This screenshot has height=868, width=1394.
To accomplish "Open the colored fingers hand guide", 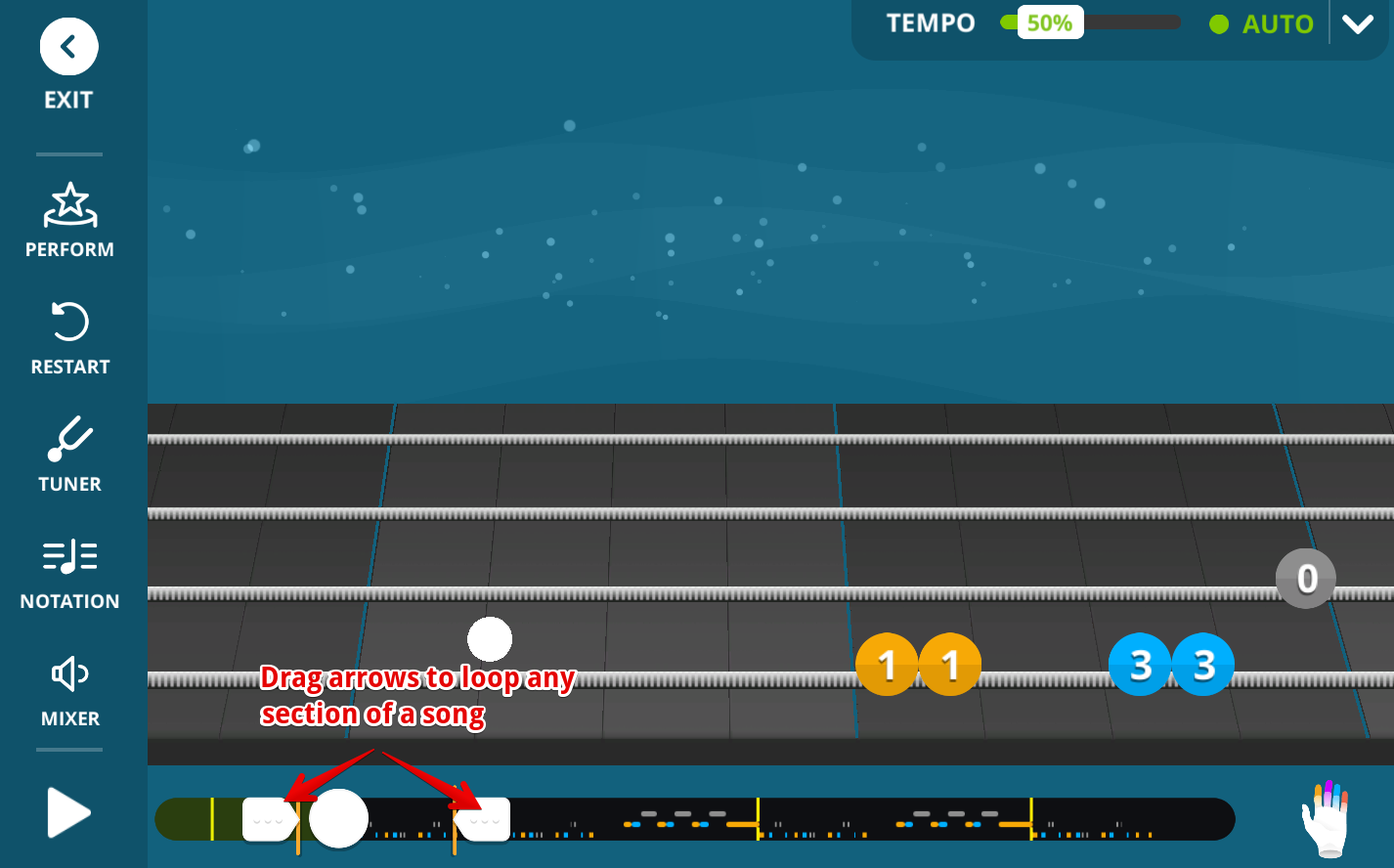I will (1325, 818).
